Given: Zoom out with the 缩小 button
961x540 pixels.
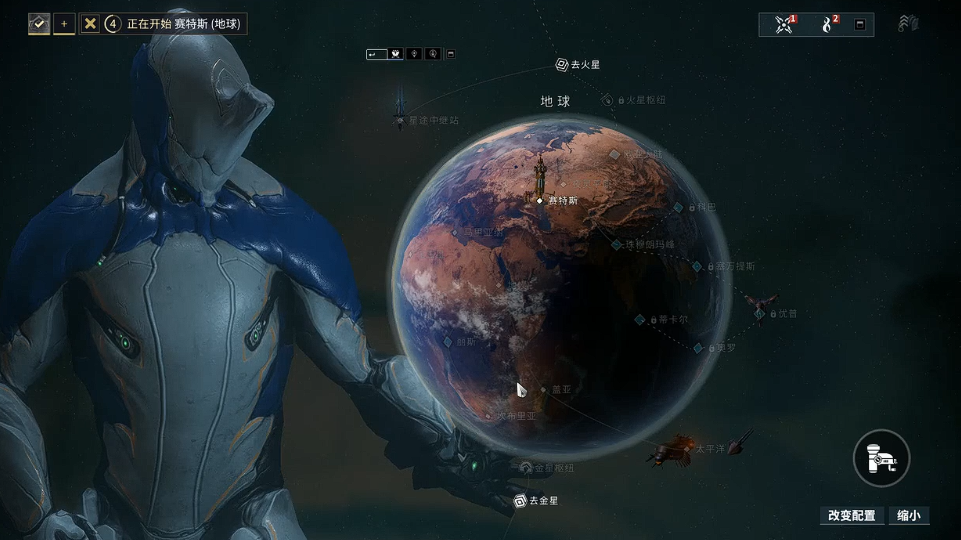Looking at the screenshot, I should tap(909, 516).
